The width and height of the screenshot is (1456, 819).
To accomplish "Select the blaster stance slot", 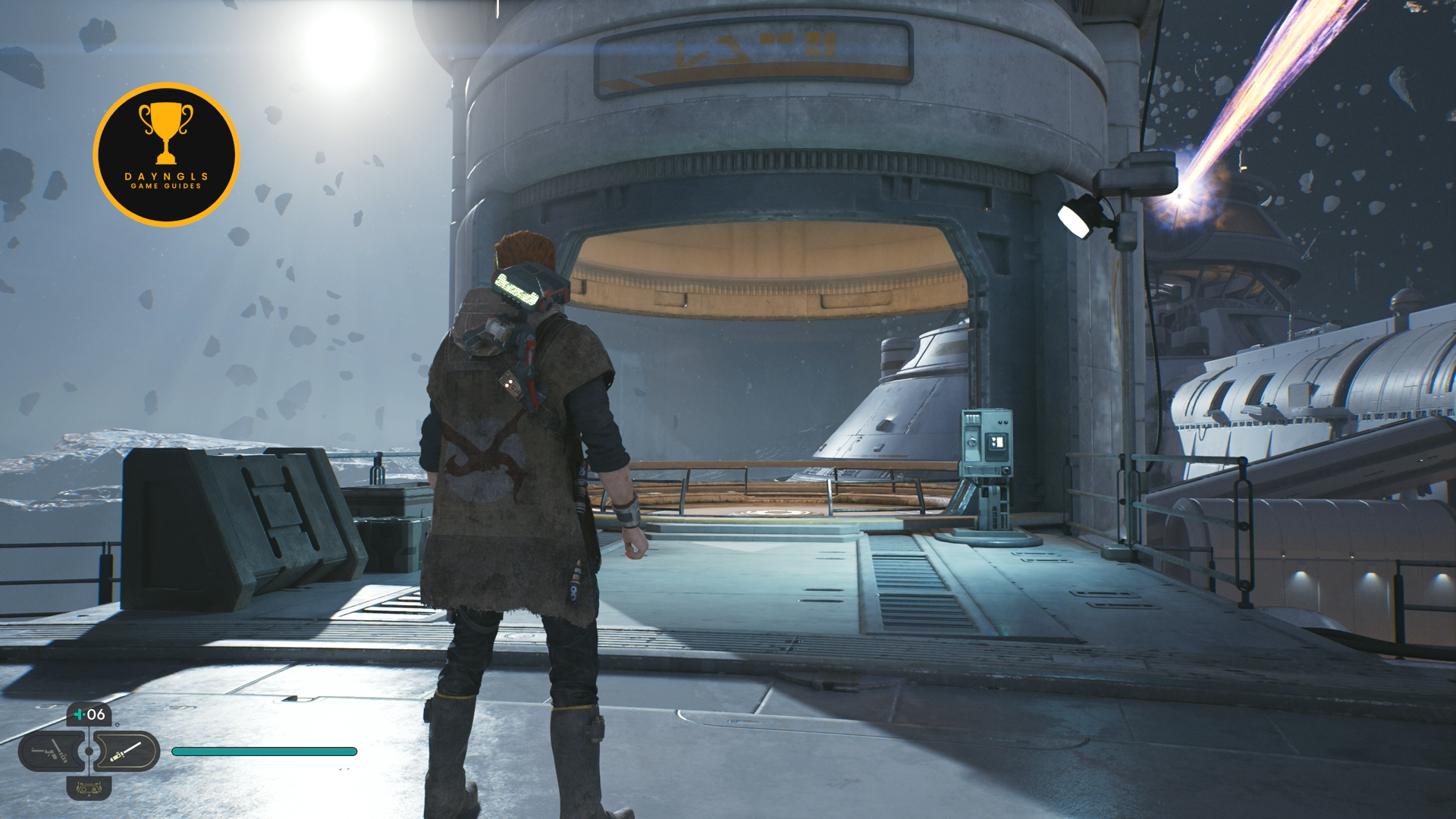I will pos(50,752).
